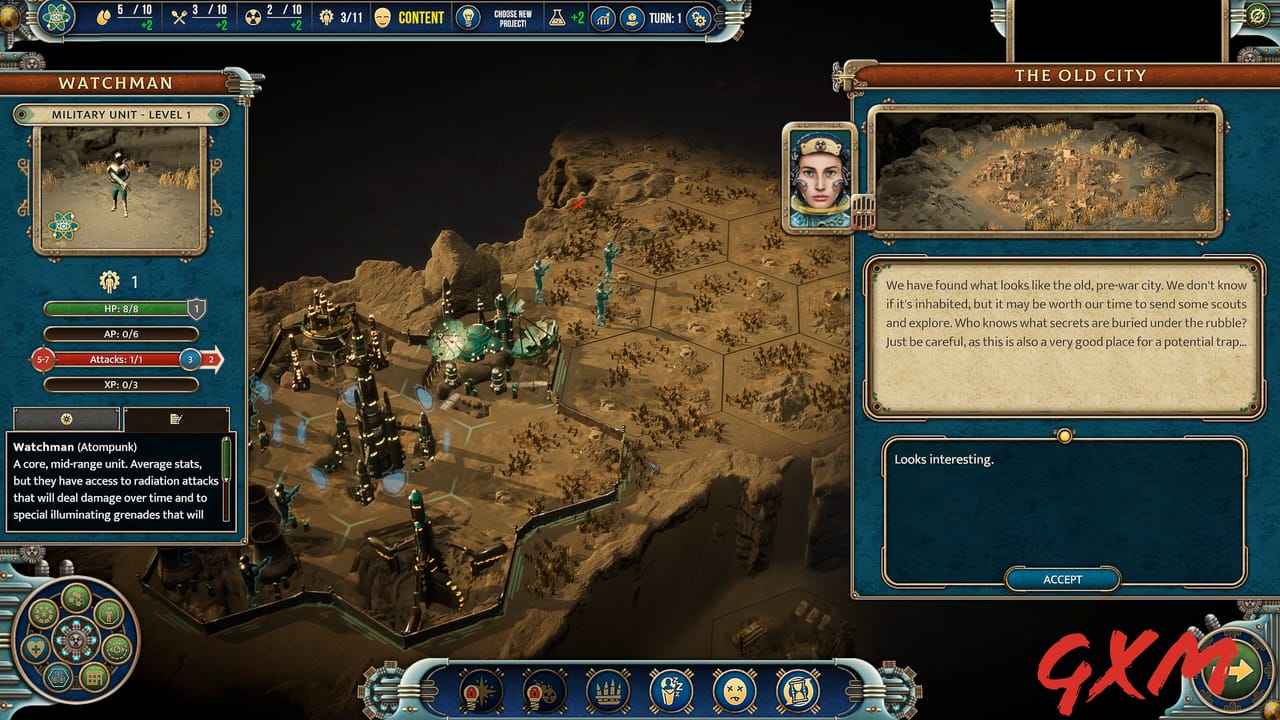Image resolution: width=1280 pixels, height=720 pixels.
Task: Click the sleeping unit icon on bottom bar
Action: pyautogui.click(x=670, y=690)
